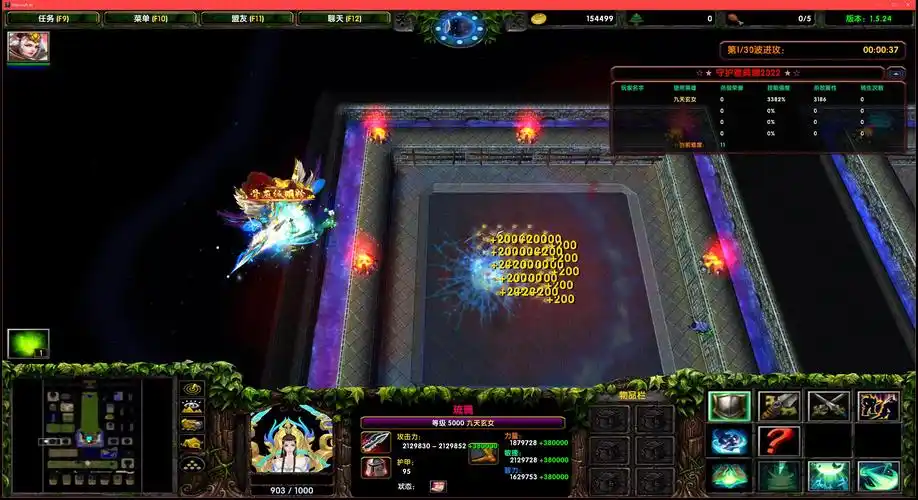Activate the blue swirling vortex ability
This screenshot has height=500, width=918.
pyautogui.click(x=729, y=441)
